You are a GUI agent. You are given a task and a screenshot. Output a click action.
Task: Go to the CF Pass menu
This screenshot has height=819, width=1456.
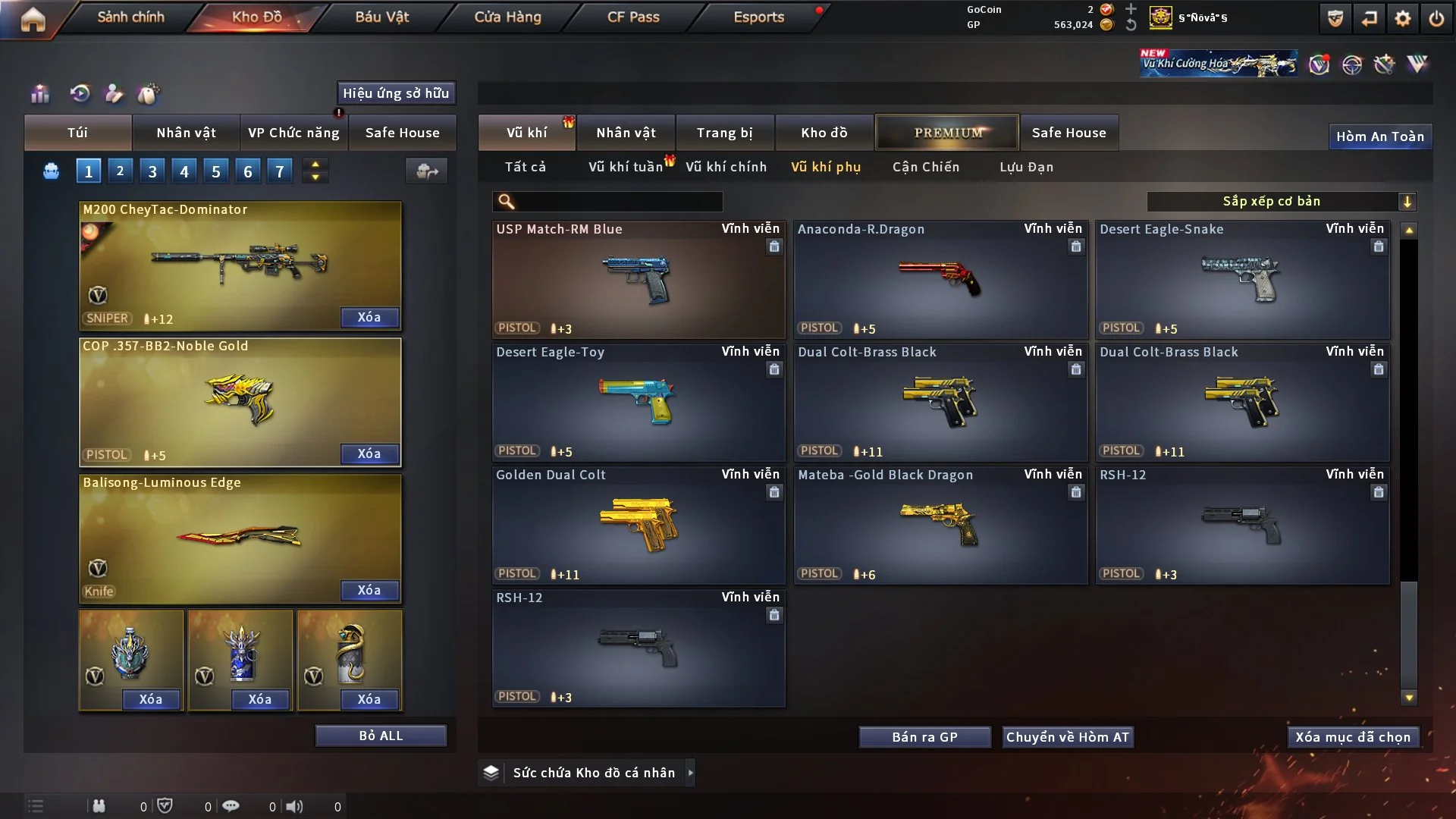(x=633, y=17)
